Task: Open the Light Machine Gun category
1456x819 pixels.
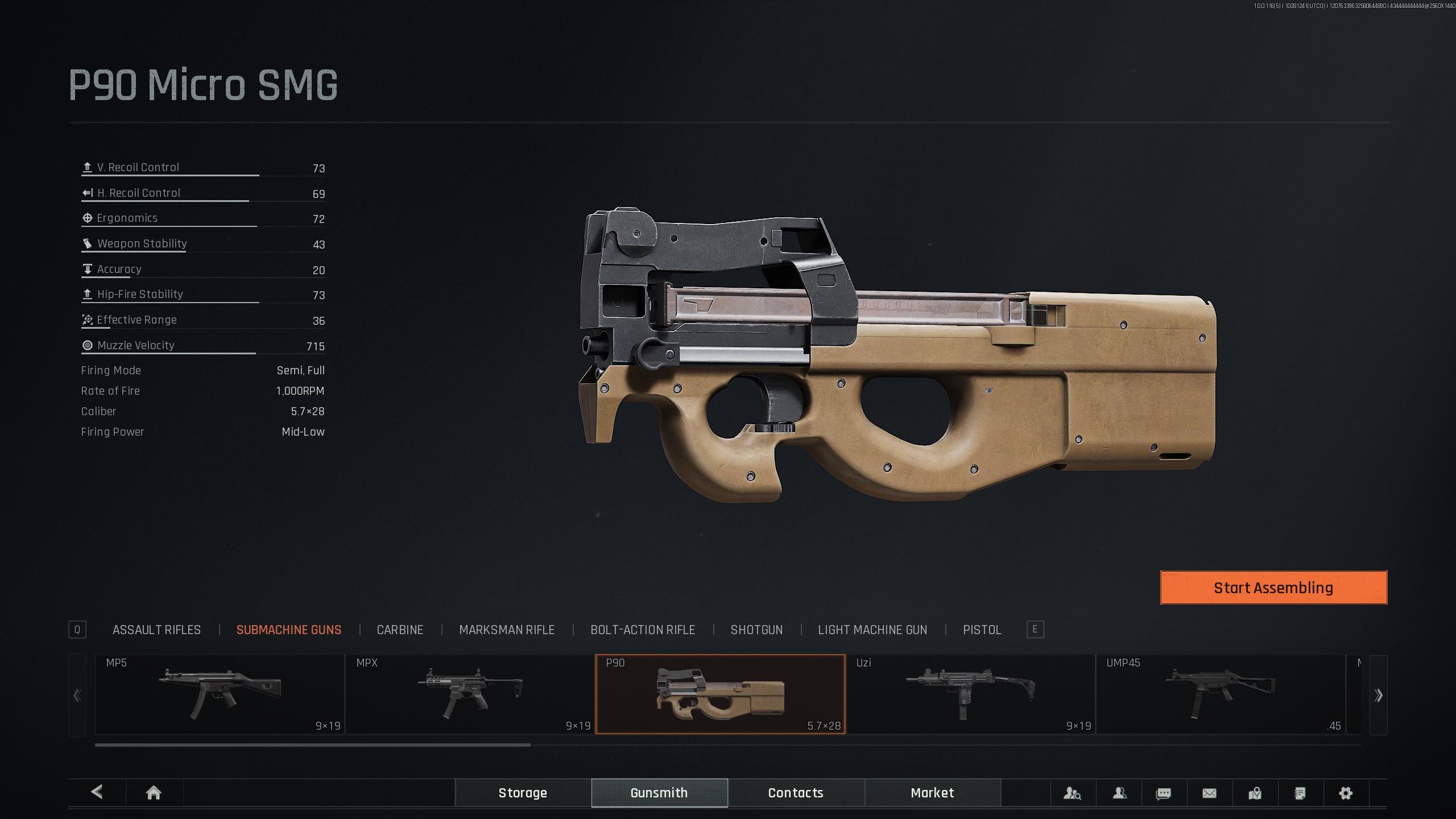Action: 872,630
